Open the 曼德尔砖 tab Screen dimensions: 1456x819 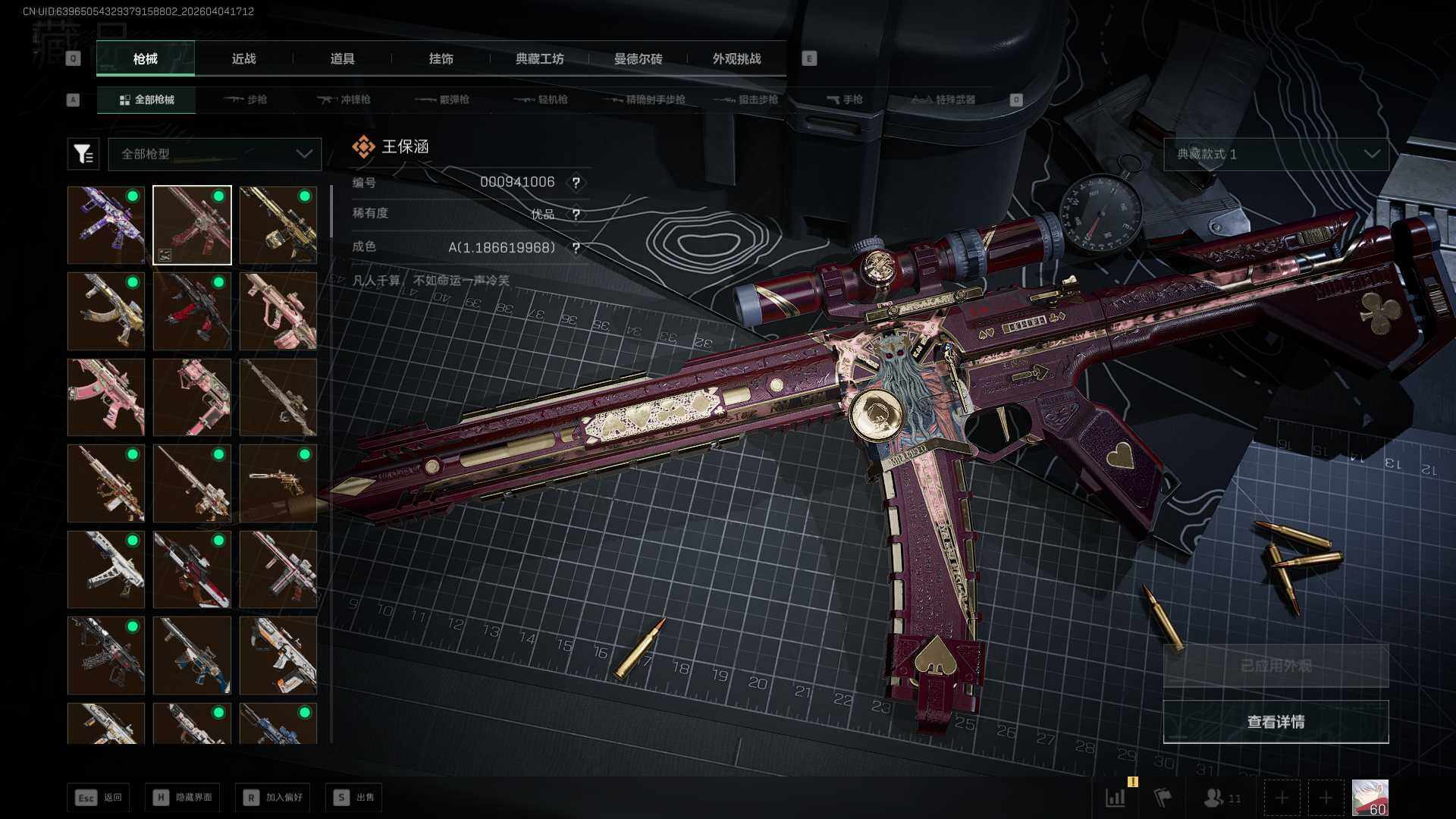(x=638, y=58)
